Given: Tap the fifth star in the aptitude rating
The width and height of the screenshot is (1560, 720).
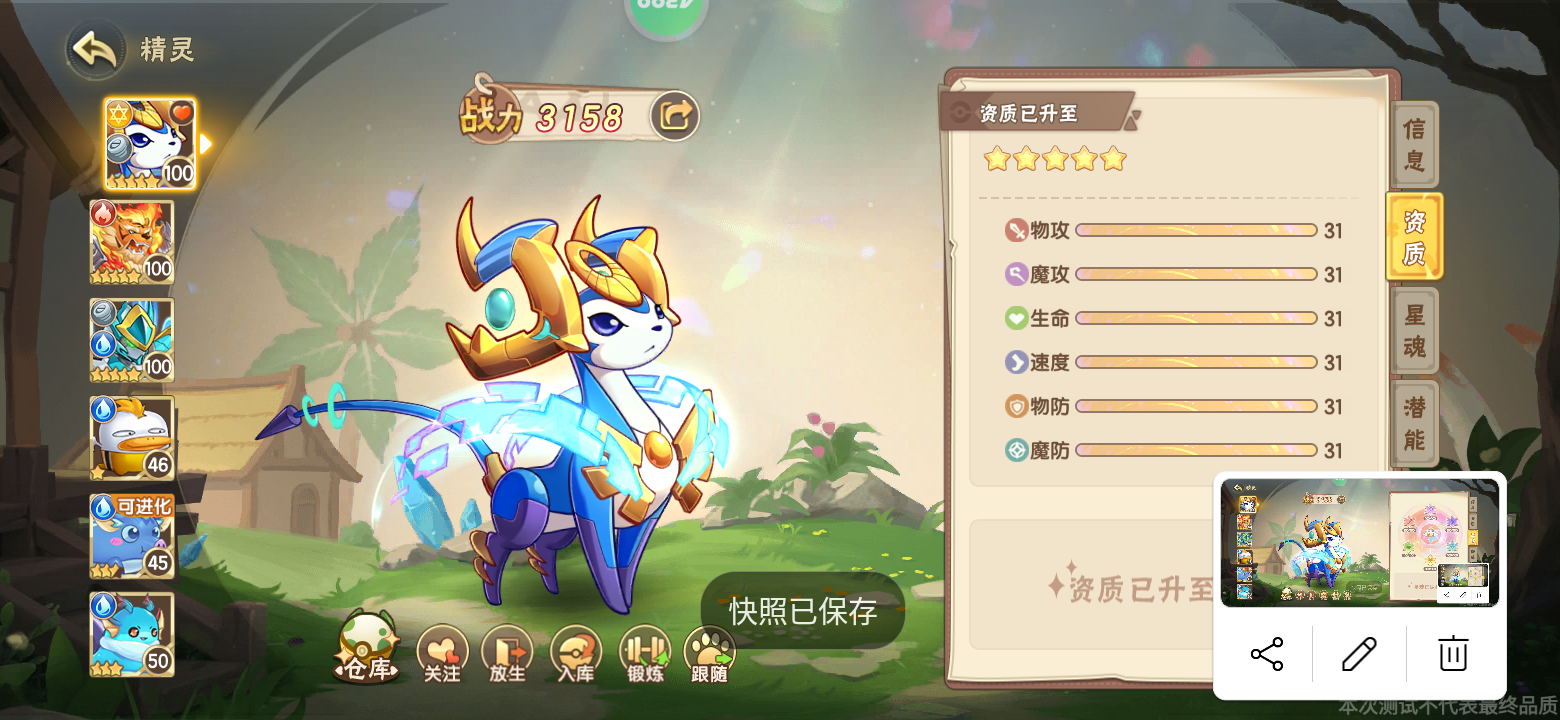Looking at the screenshot, I should click(1112, 159).
